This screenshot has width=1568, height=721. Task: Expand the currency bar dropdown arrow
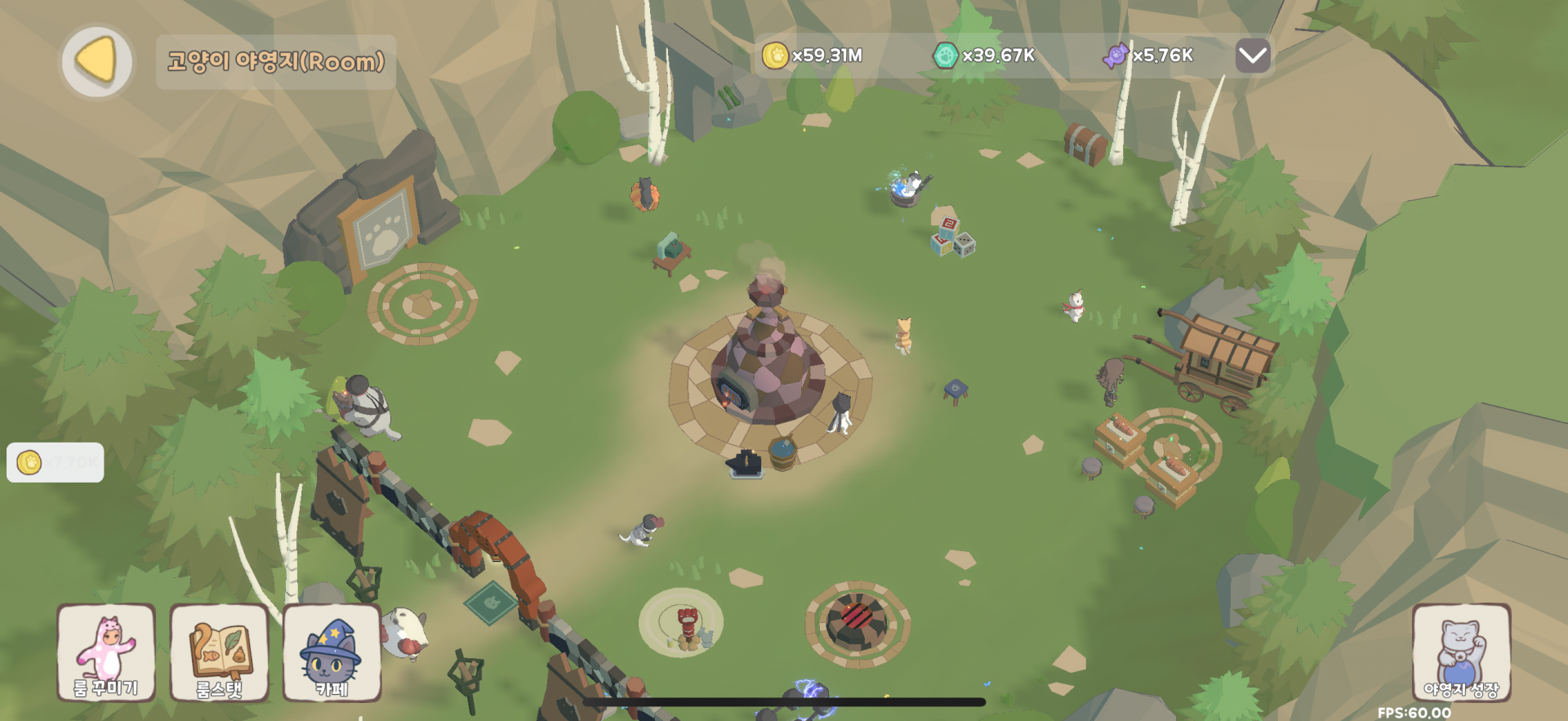1253,56
